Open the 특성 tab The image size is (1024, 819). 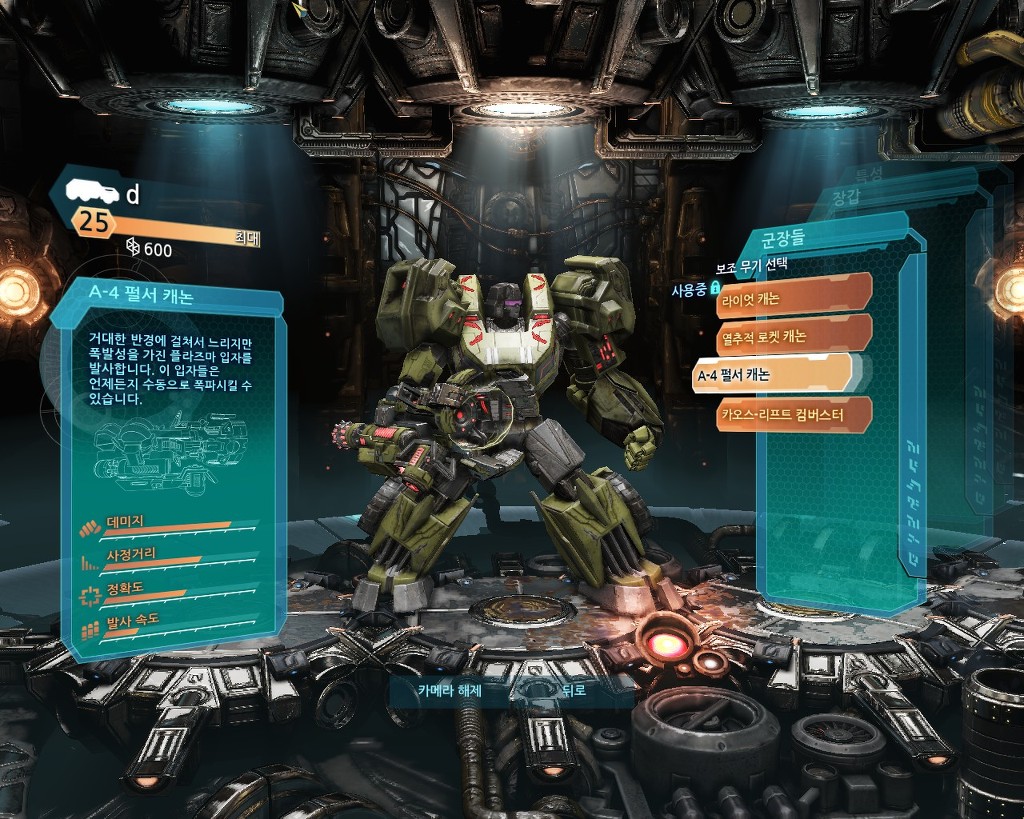pos(868,175)
